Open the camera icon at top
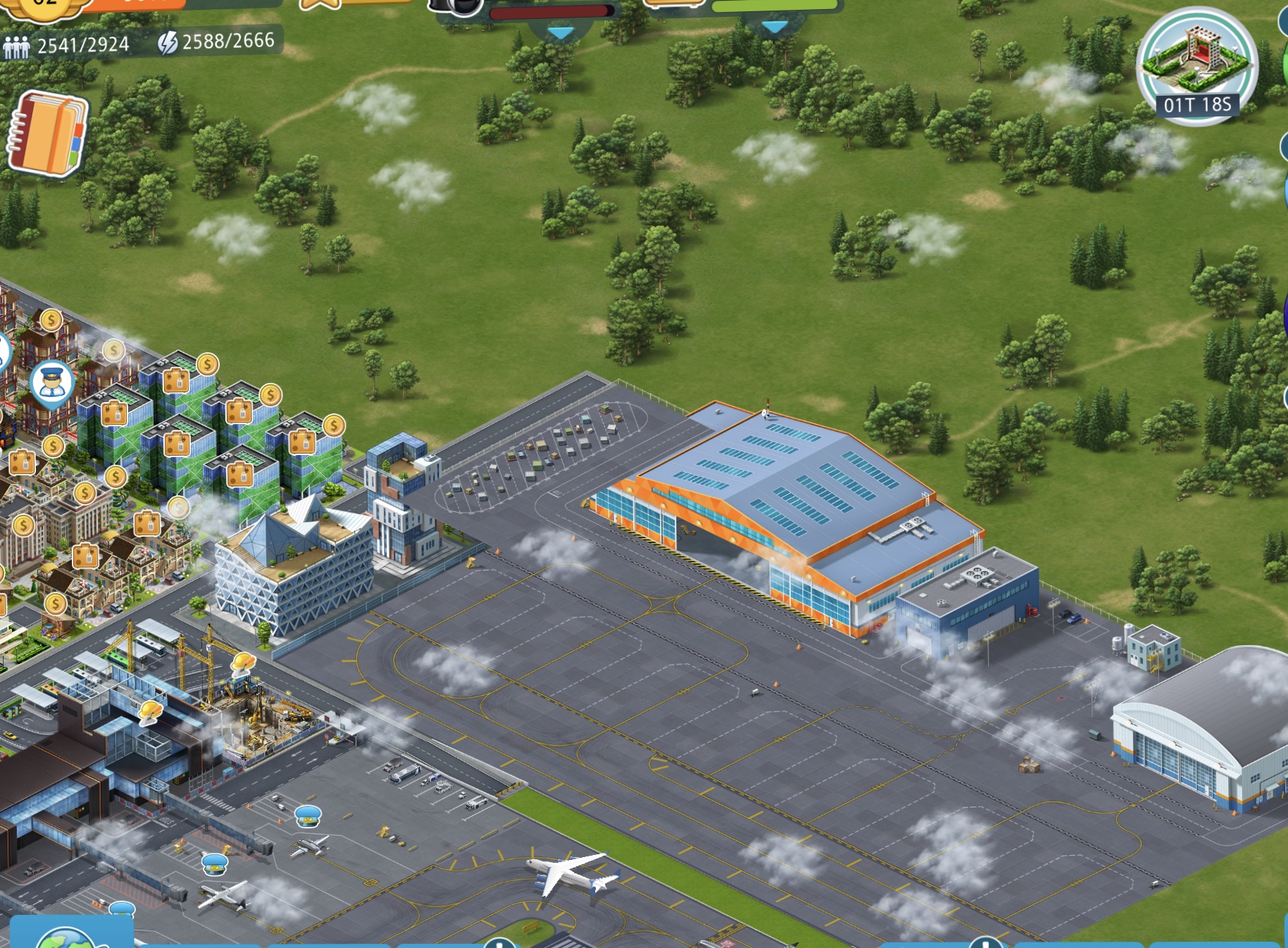 tap(456, 6)
